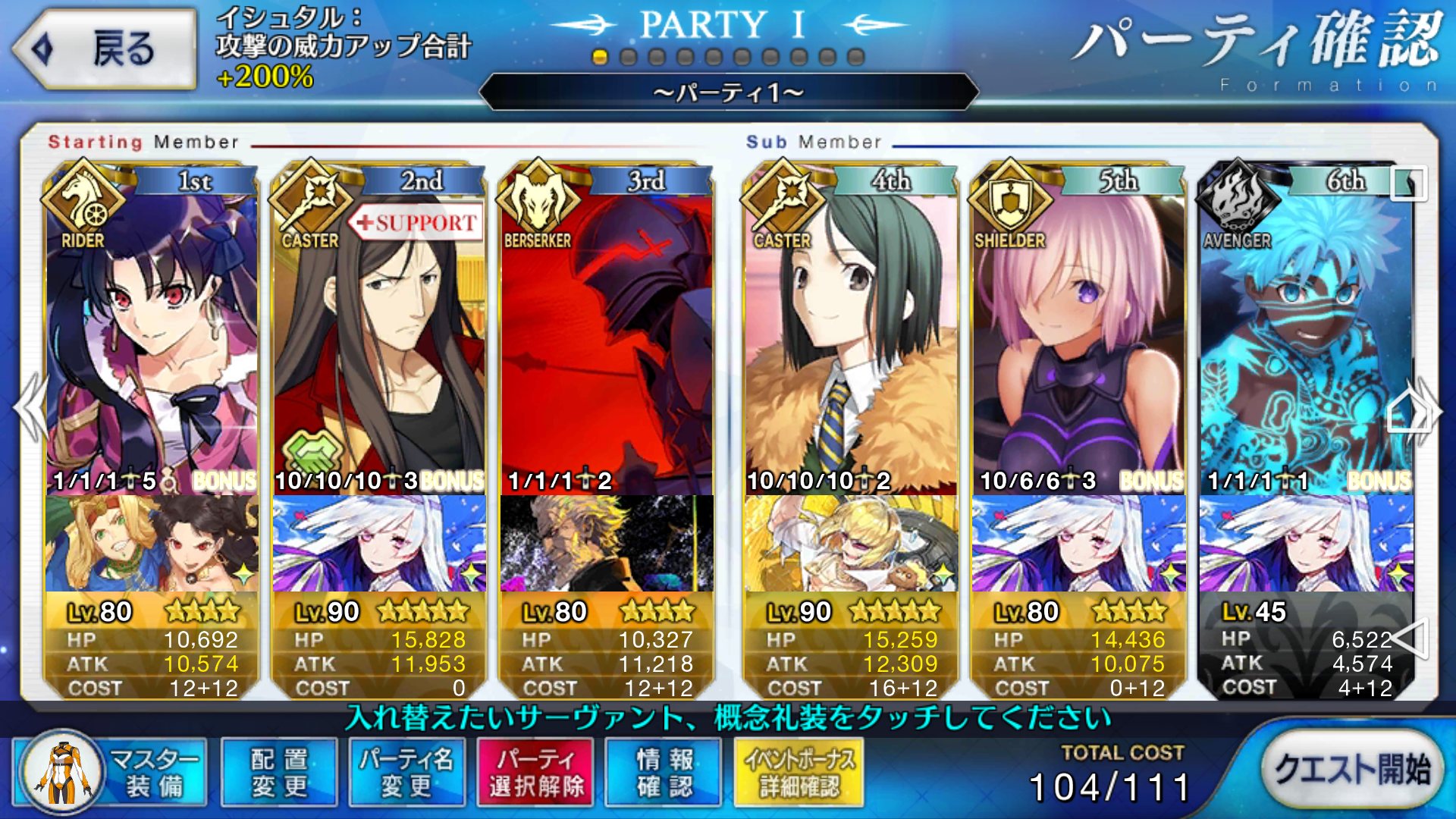Clear selection with パーティ選択解除
Image resolution: width=1456 pixels, height=819 pixels.
[536, 772]
